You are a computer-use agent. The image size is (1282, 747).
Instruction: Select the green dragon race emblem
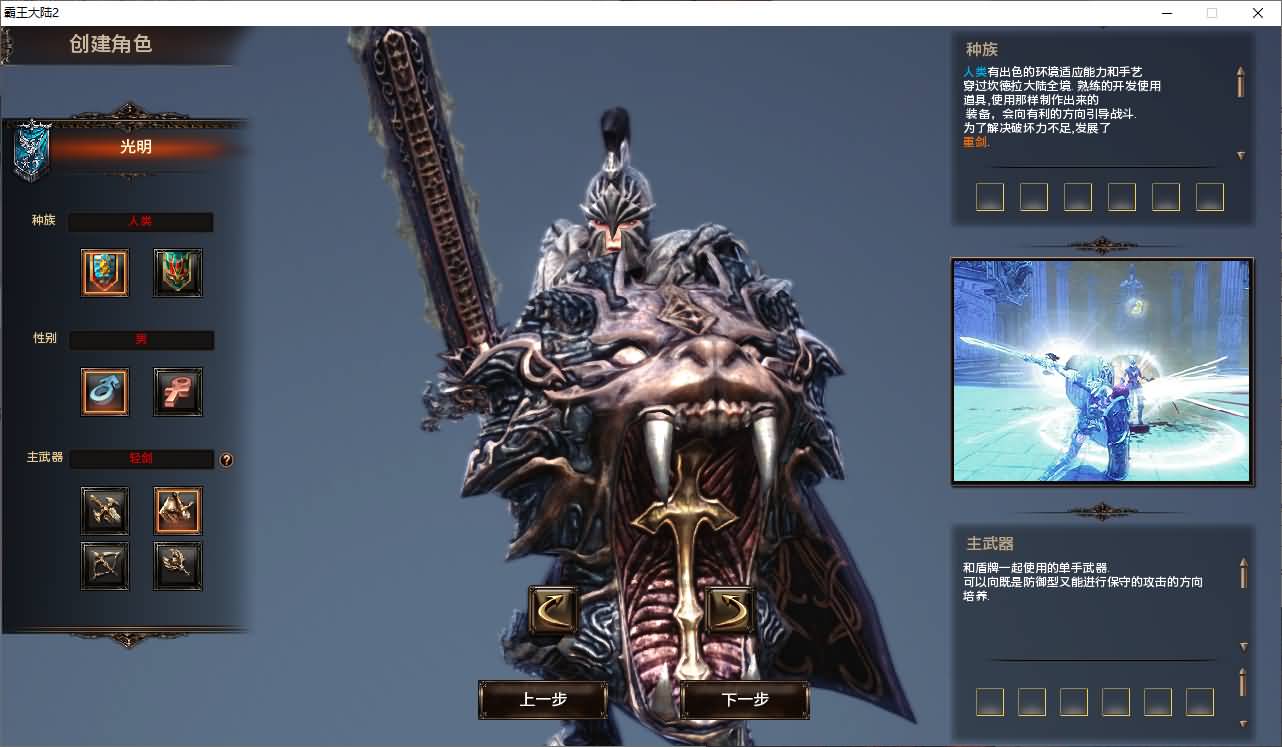(177, 272)
